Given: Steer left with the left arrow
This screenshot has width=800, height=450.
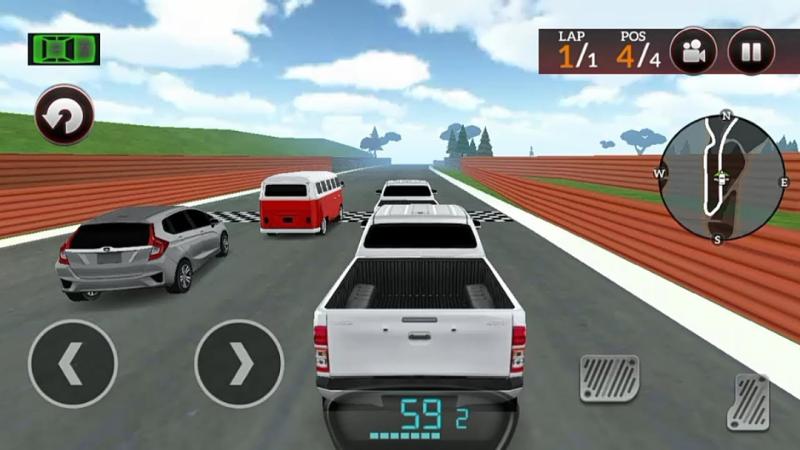Looking at the screenshot, I should click(x=73, y=363).
